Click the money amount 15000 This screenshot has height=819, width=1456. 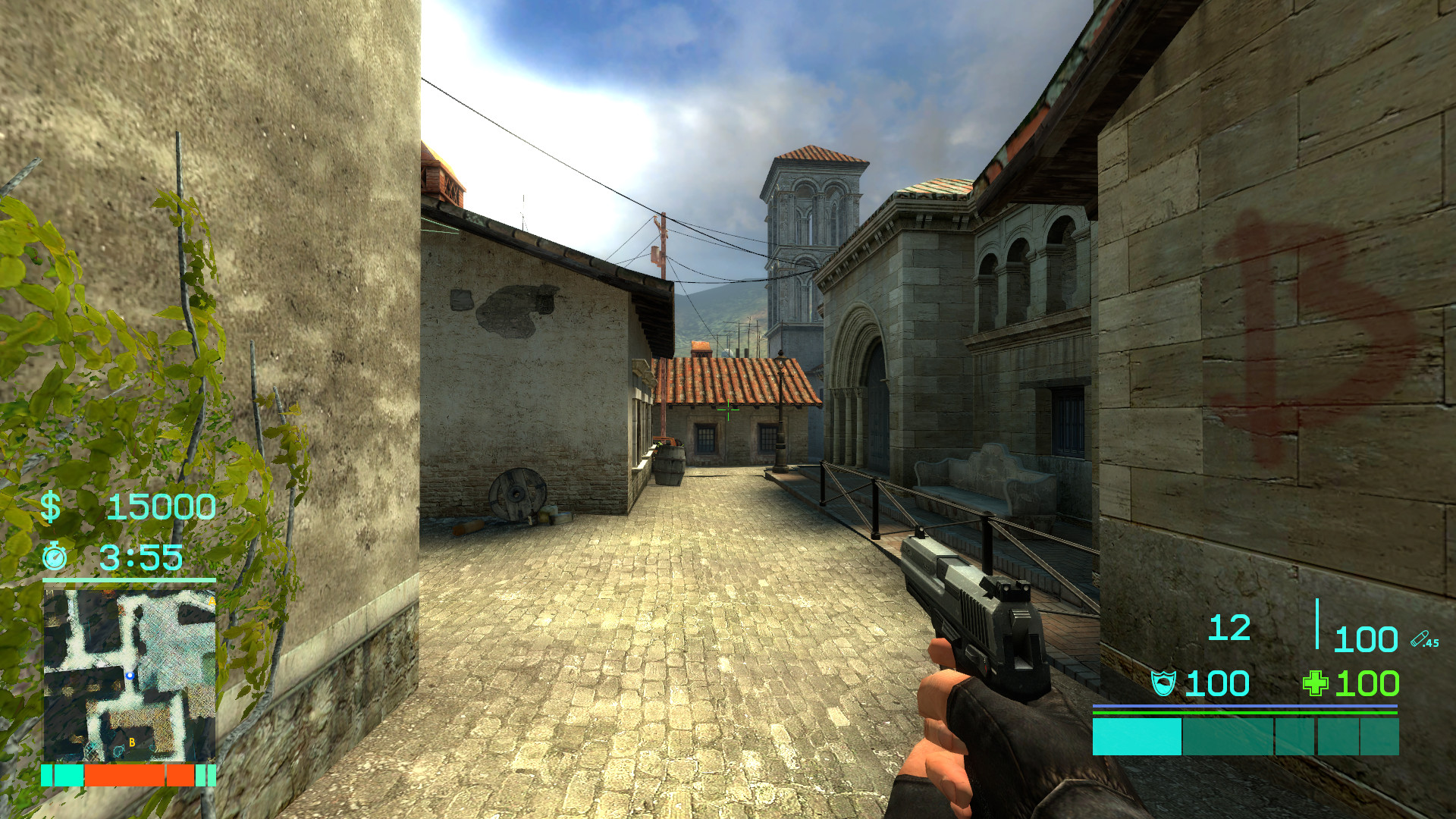pos(161,507)
